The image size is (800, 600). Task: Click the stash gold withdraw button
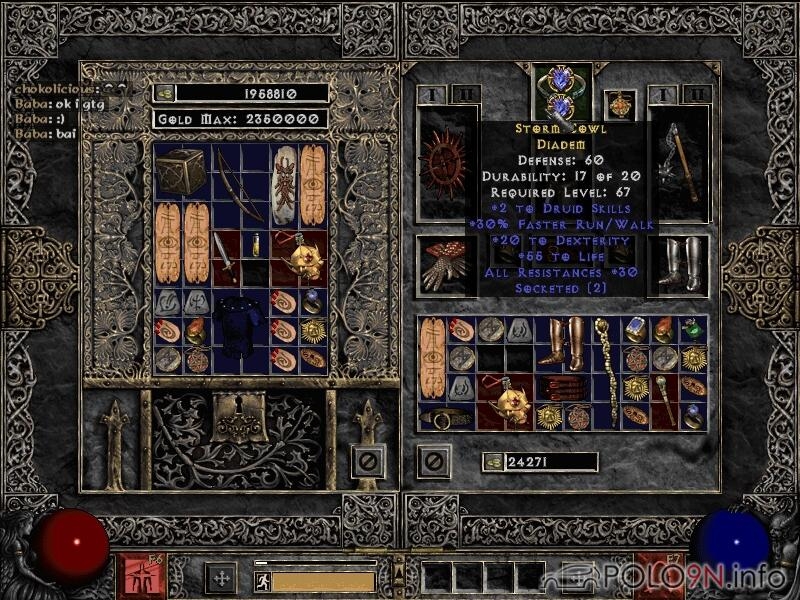click(x=165, y=93)
